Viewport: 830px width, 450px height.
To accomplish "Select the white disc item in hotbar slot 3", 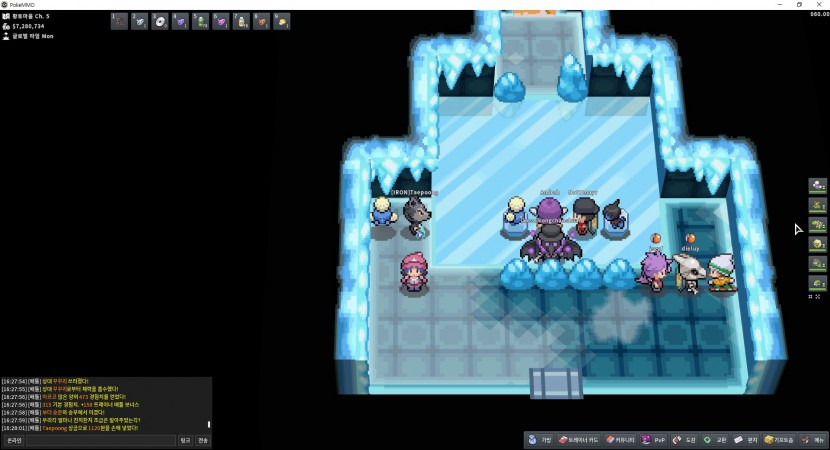I will coord(160,21).
